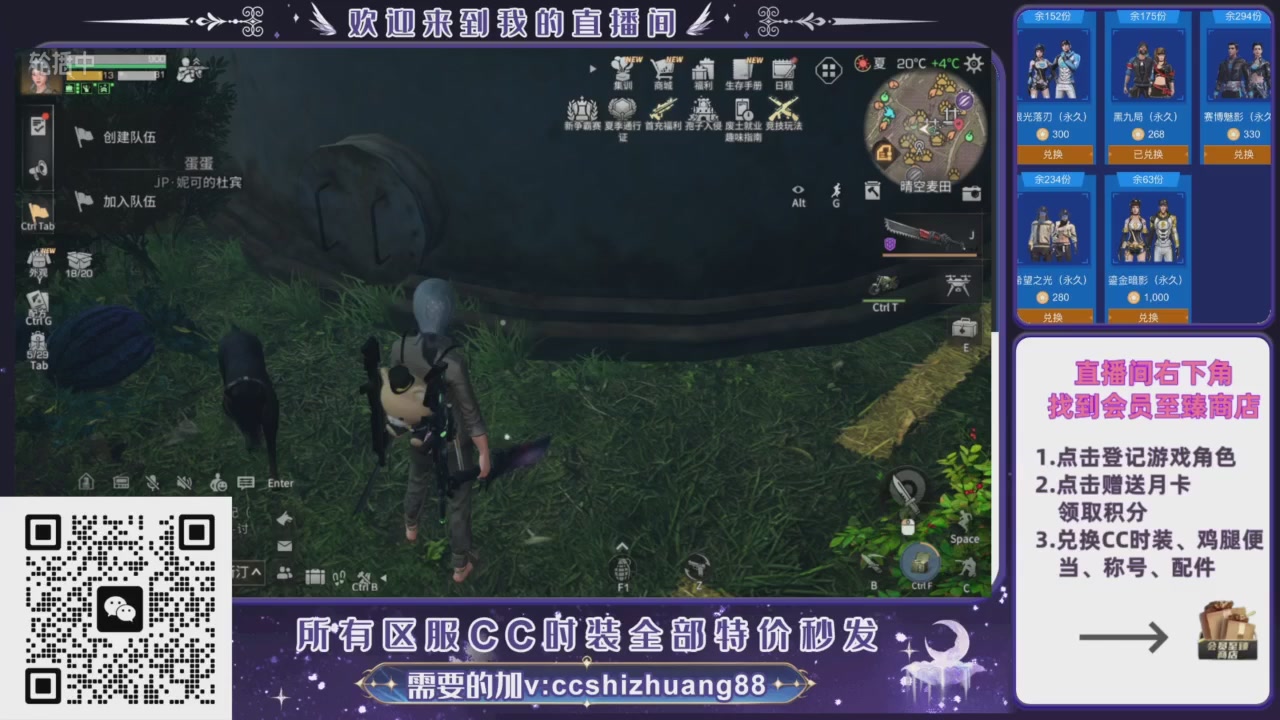Open the 夏季通行证 summer pass icon
The image size is (1280, 720).
tap(622, 112)
